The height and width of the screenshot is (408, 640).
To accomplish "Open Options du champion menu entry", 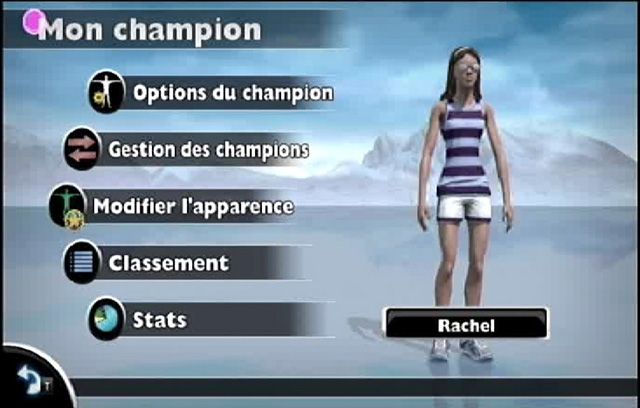I will point(233,93).
